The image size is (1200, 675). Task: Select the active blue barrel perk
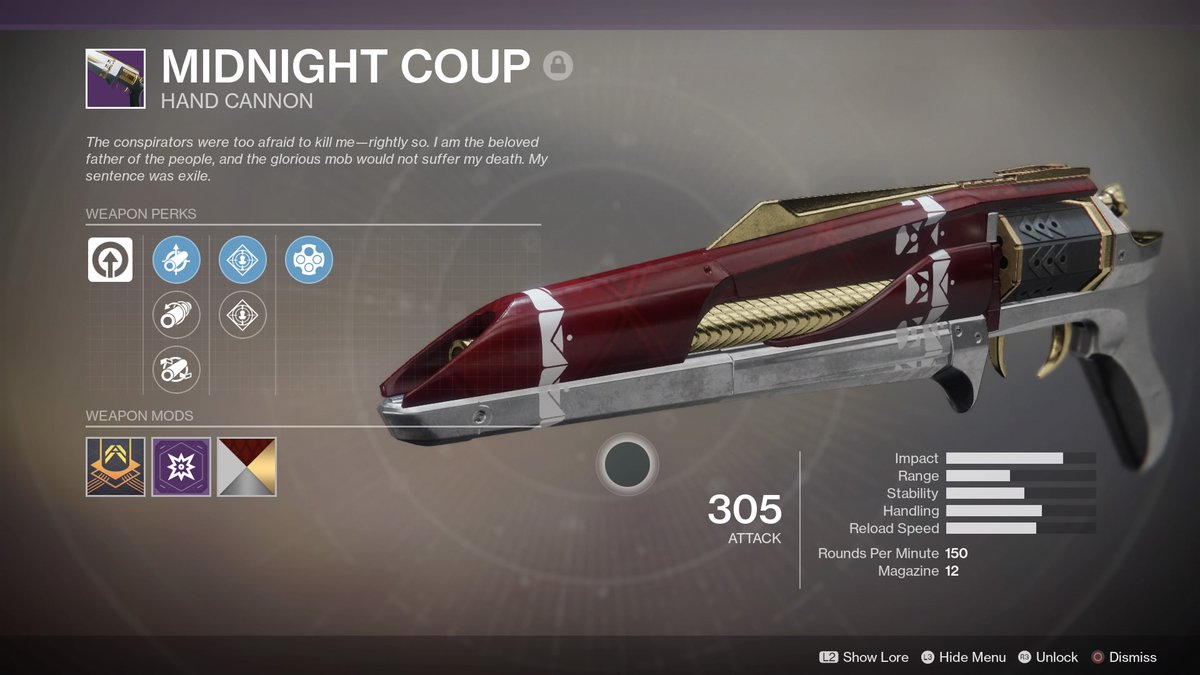click(176, 260)
